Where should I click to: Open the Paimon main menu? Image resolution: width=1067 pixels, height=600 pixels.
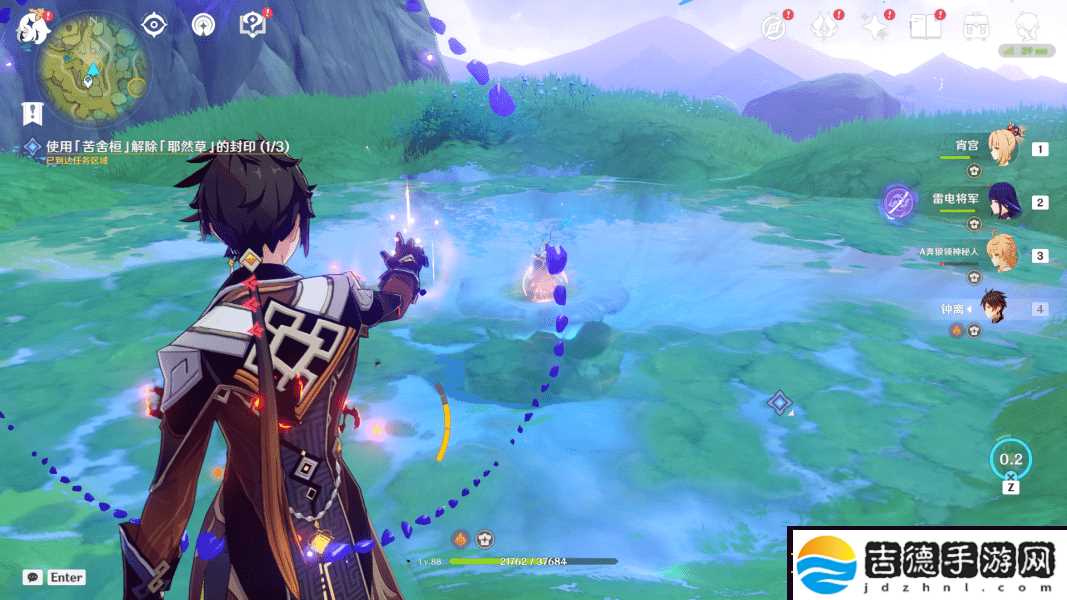click(32, 27)
